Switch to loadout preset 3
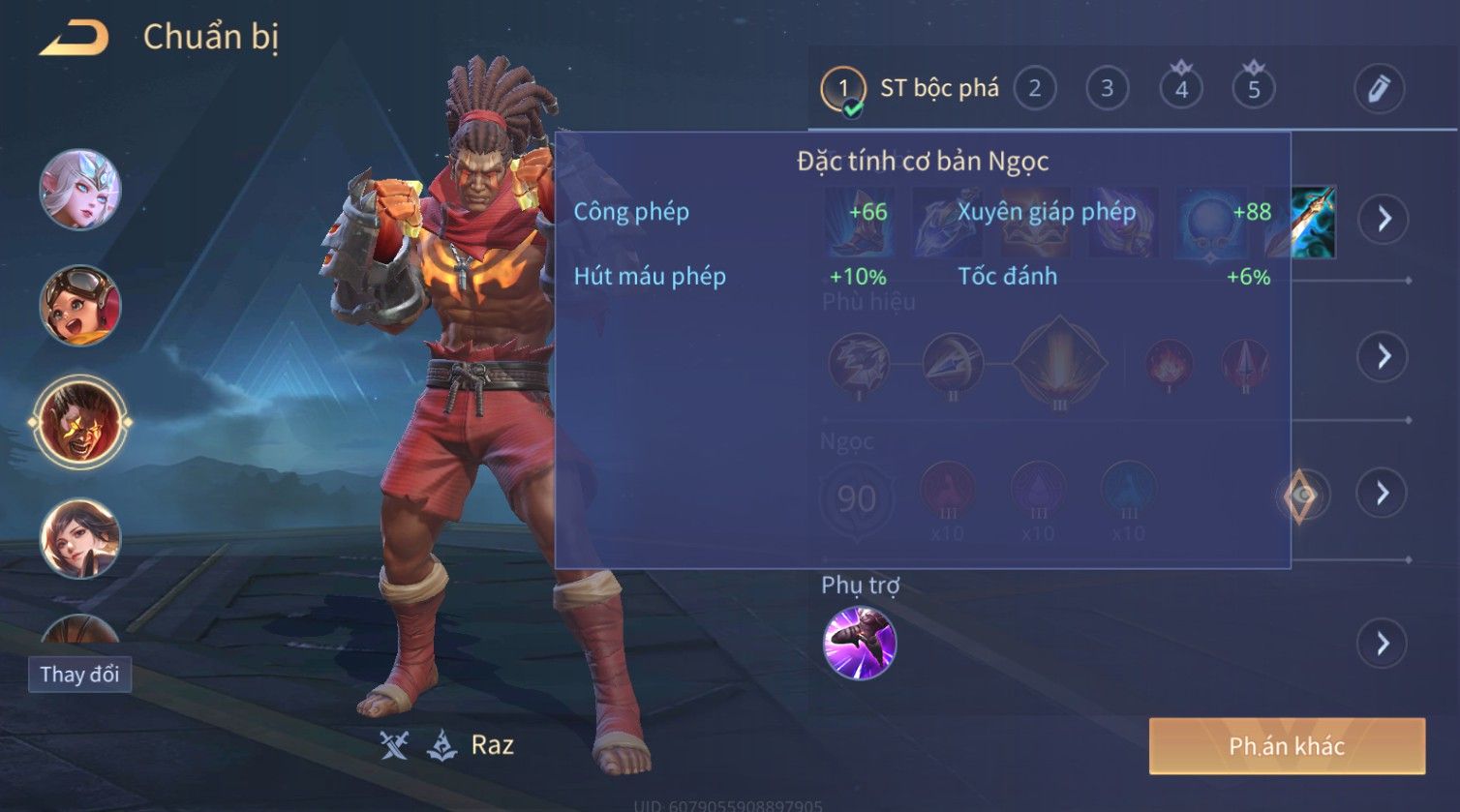The width and height of the screenshot is (1460, 812). click(1107, 89)
